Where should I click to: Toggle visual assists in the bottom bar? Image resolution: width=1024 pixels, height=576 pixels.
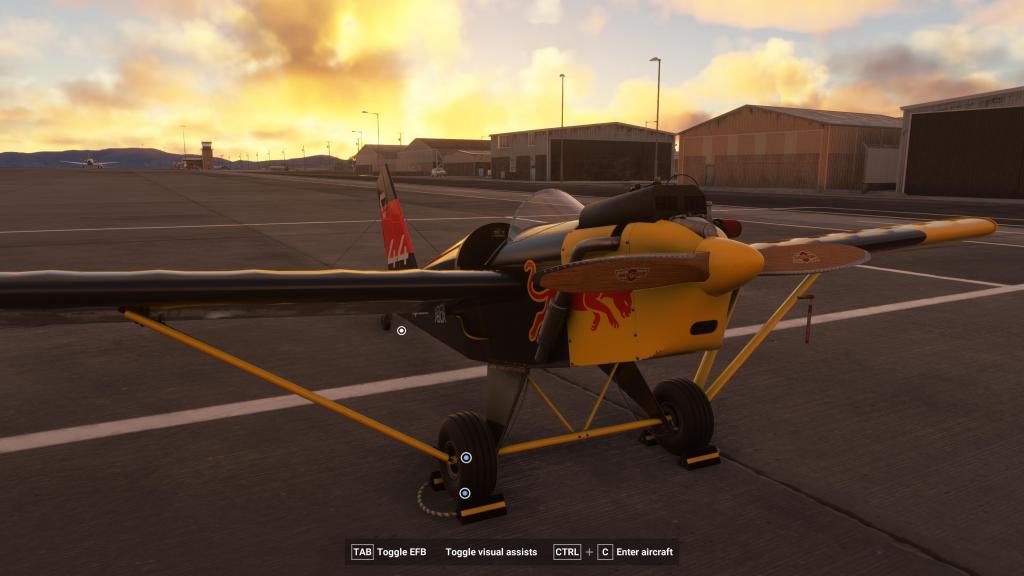point(491,552)
